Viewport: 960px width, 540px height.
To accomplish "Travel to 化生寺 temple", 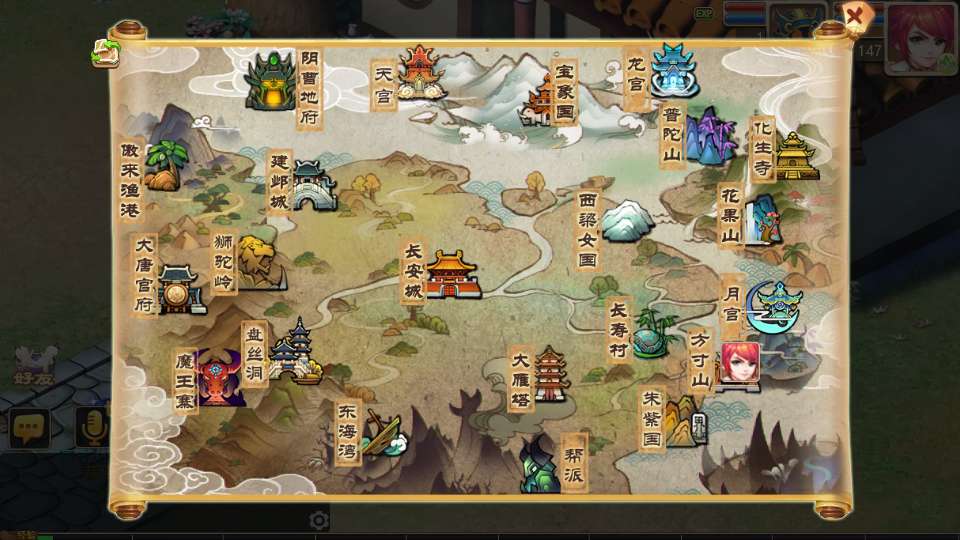I will click(x=796, y=156).
